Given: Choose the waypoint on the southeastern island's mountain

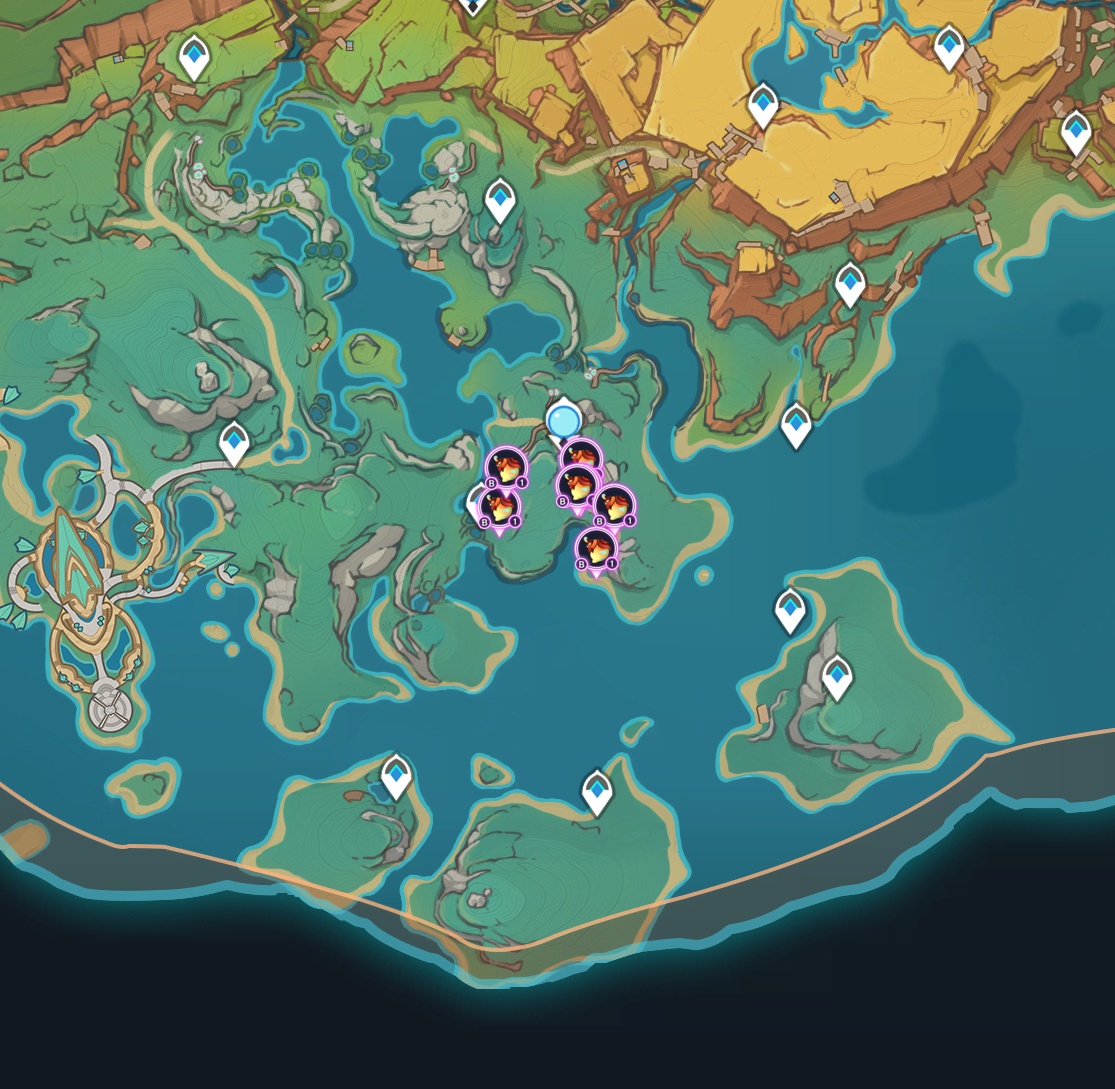Looking at the screenshot, I should 837,676.
